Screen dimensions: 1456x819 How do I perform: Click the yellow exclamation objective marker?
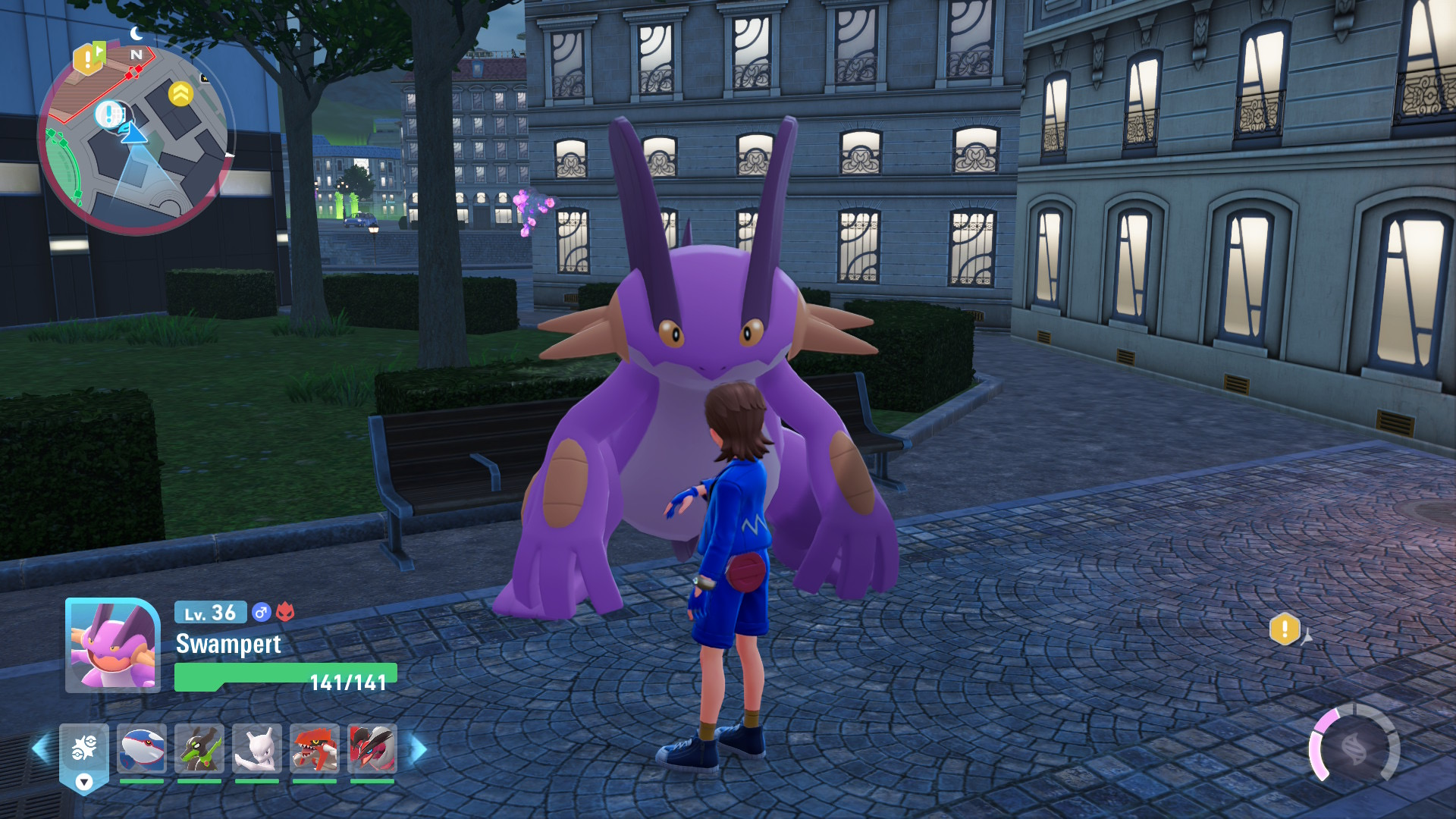(x=1285, y=629)
